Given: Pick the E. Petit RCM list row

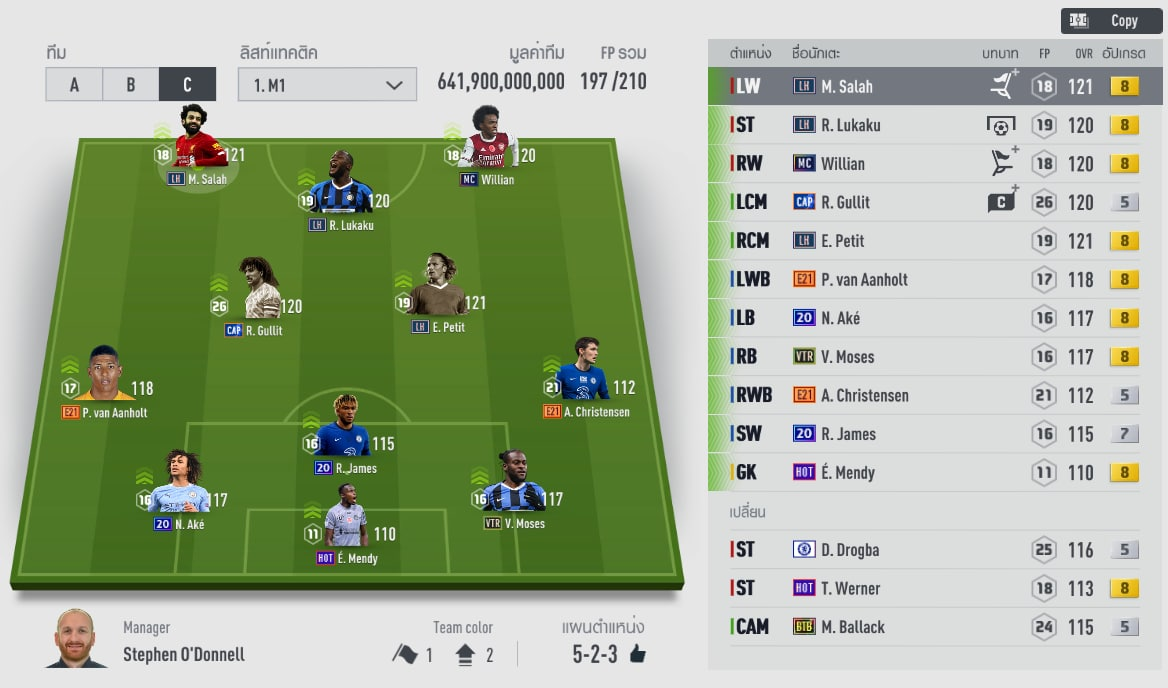Looking at the screenshot, I should 935,241.
